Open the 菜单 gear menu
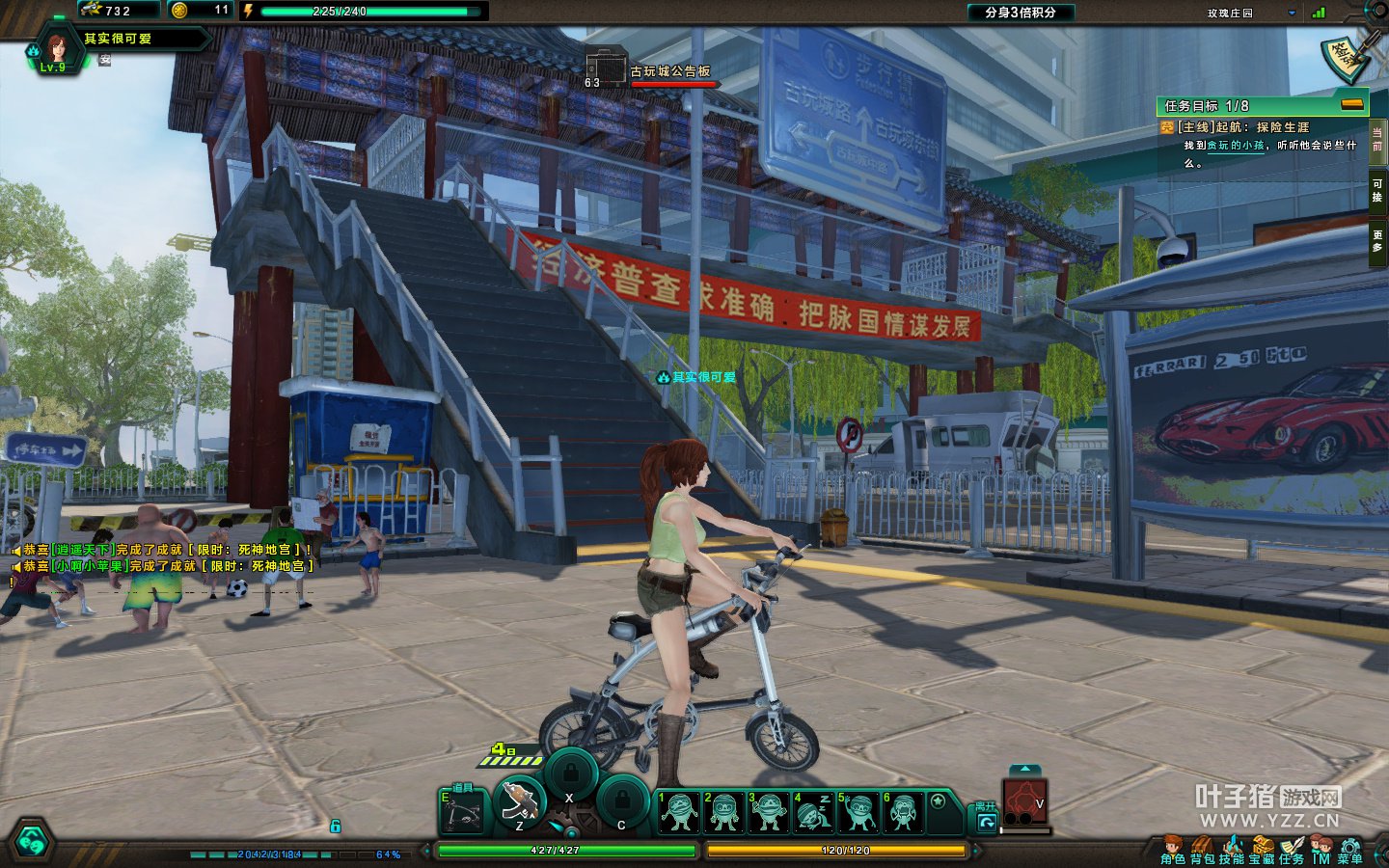The width and height of the screenshot is (1389, 868). 1350,850
